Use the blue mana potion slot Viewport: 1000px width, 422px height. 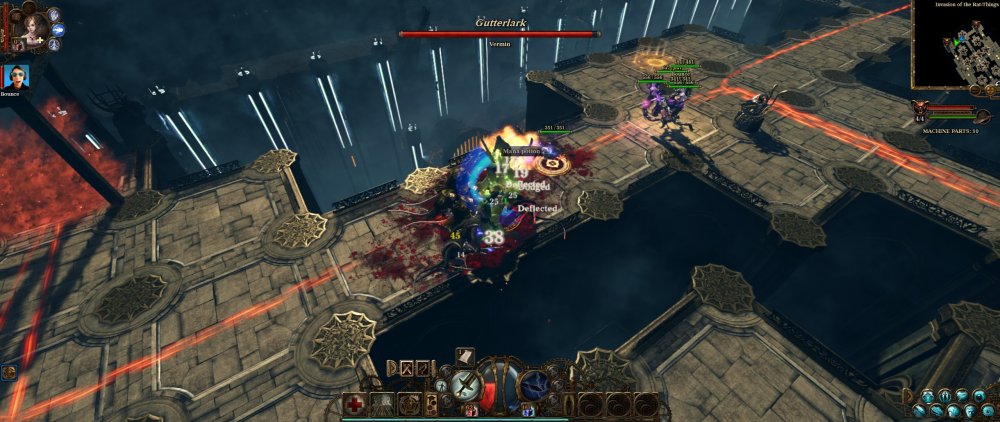click(526, 408)
